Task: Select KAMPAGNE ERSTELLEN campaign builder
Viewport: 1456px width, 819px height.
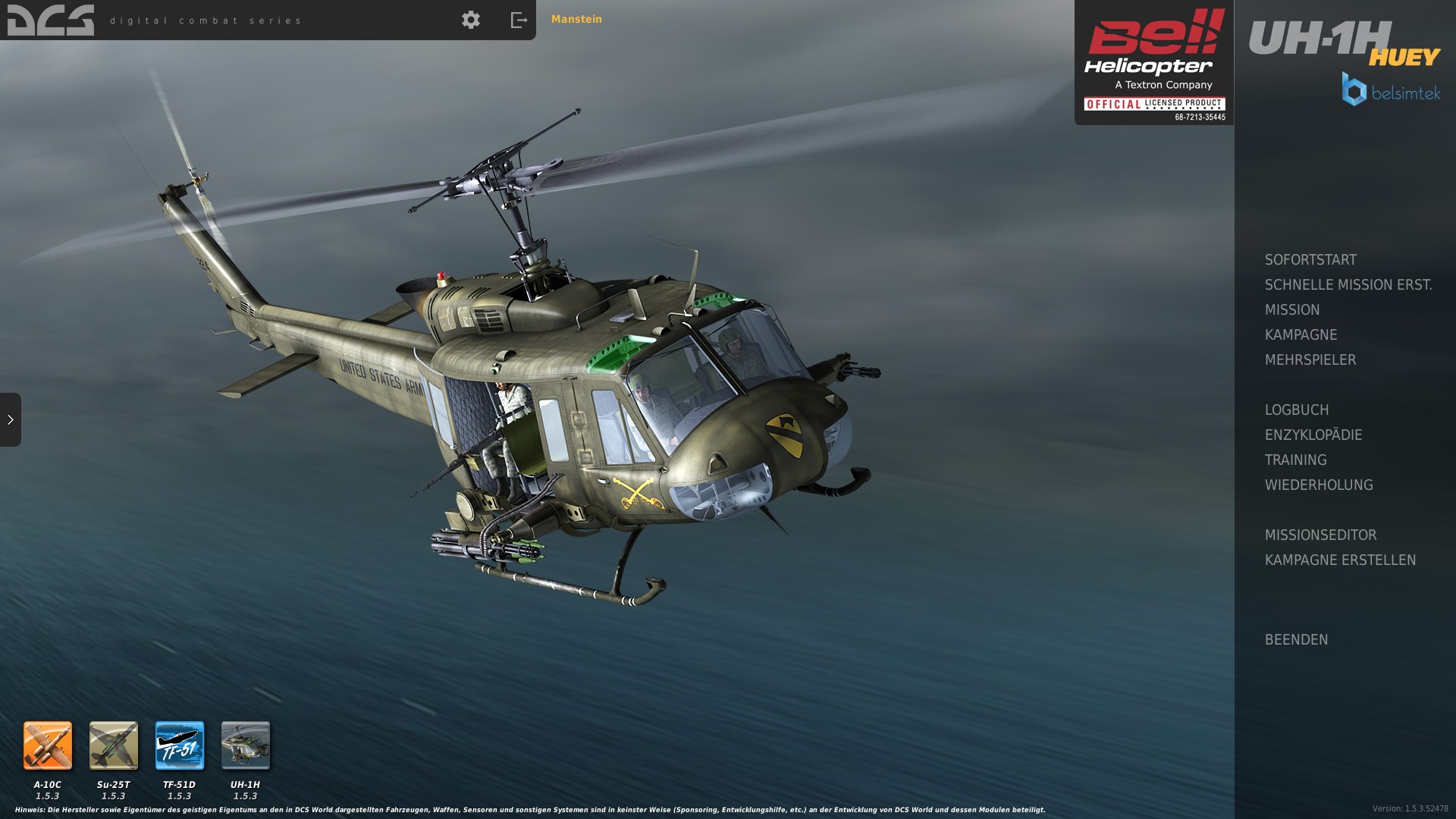Action: pyautogui.click(x=1340, y=560)
